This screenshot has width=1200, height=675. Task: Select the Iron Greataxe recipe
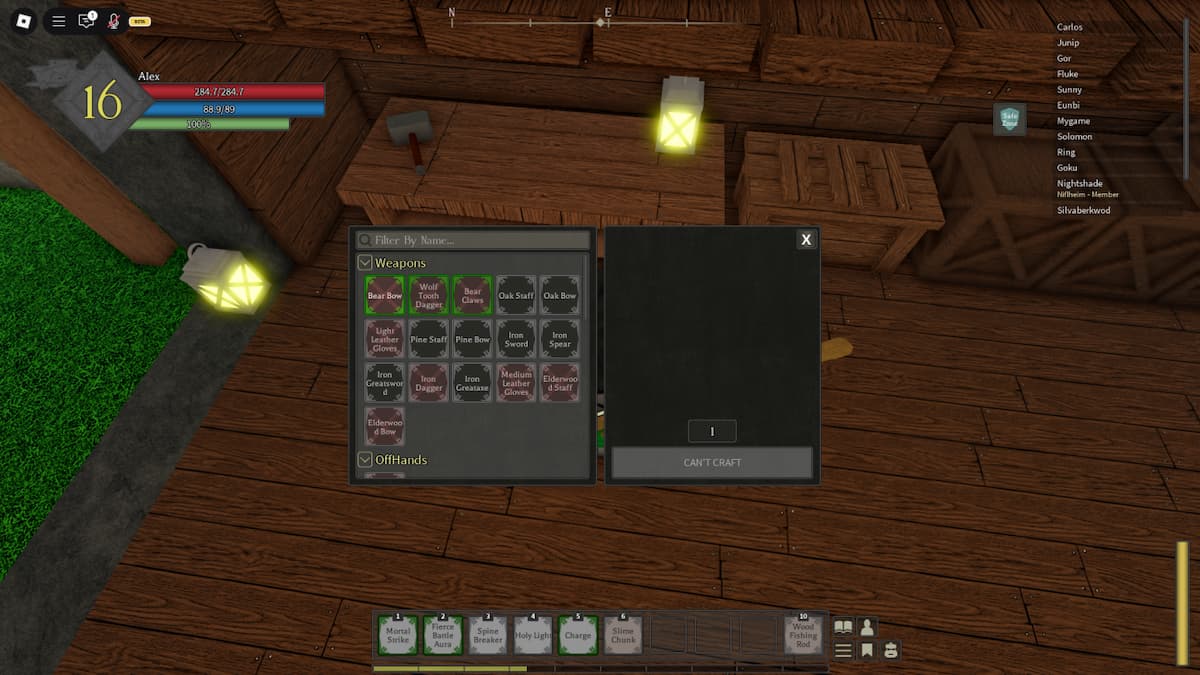[x=472, y=383]
